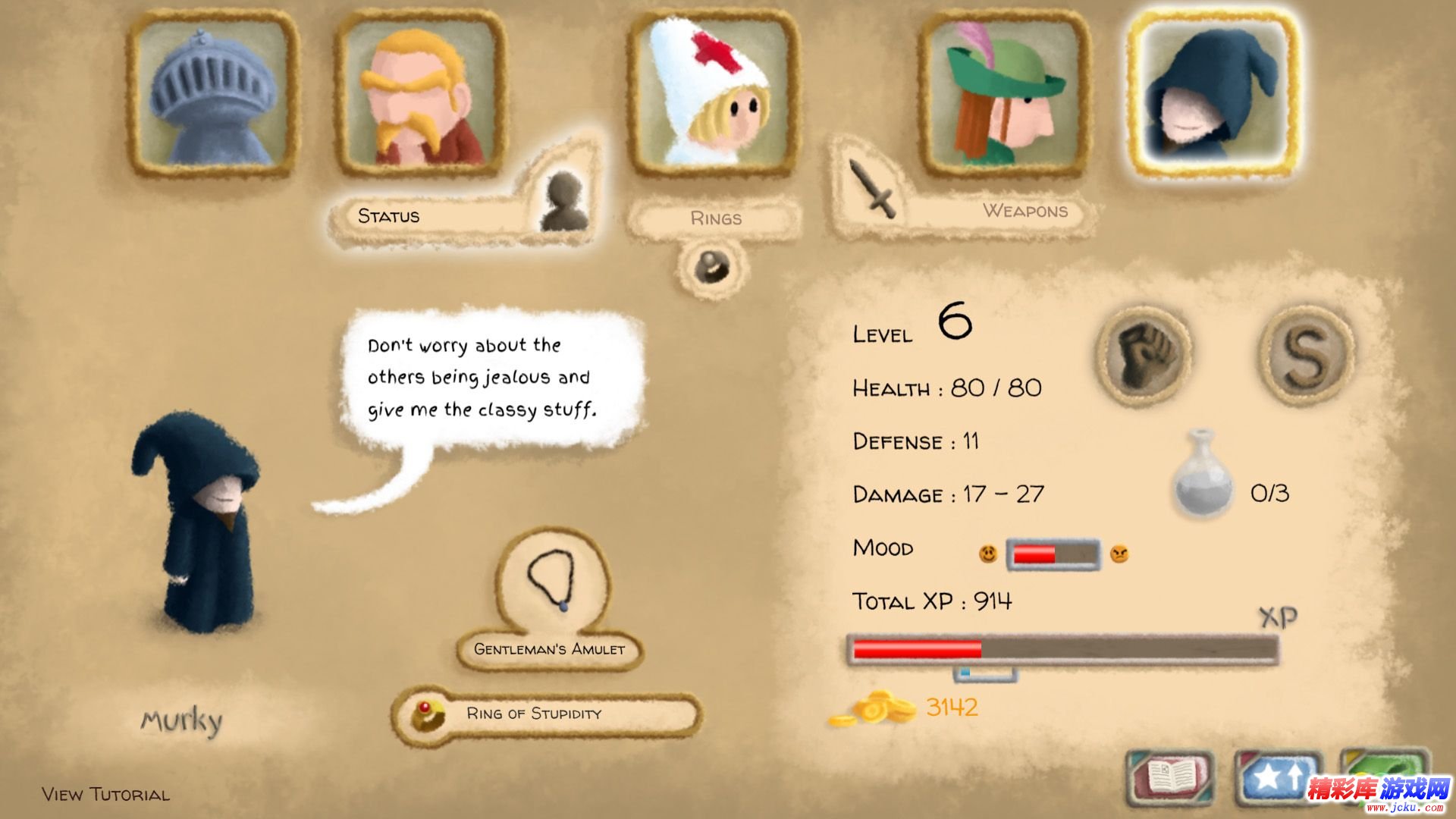
Task: Choose the mustached blond hero portrait
Action: pyautogui.click(x=420, y=94)
